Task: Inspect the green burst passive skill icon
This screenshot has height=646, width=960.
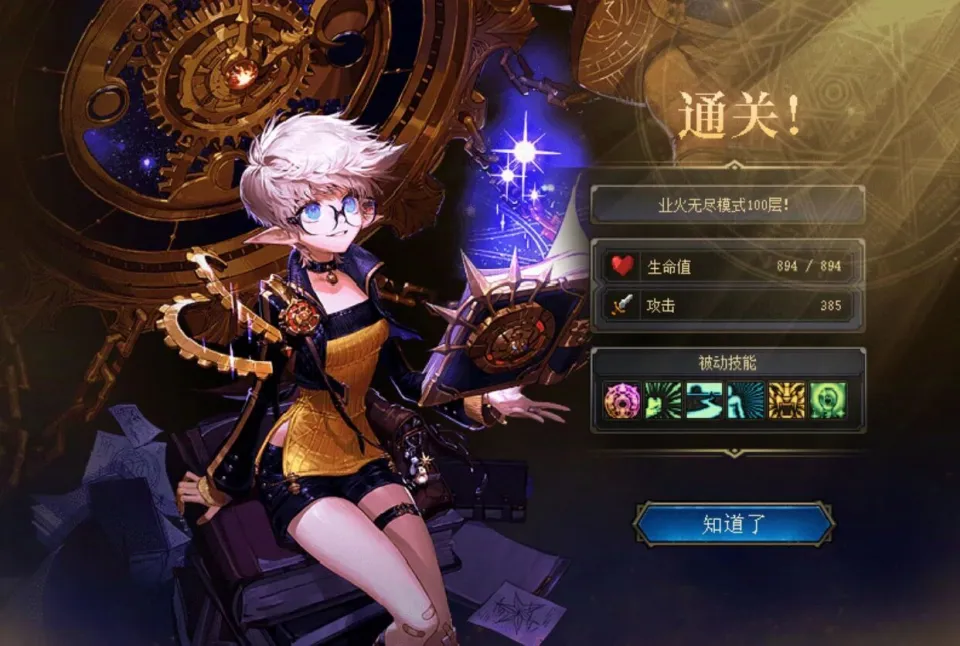Action: [x=662, y=400]
